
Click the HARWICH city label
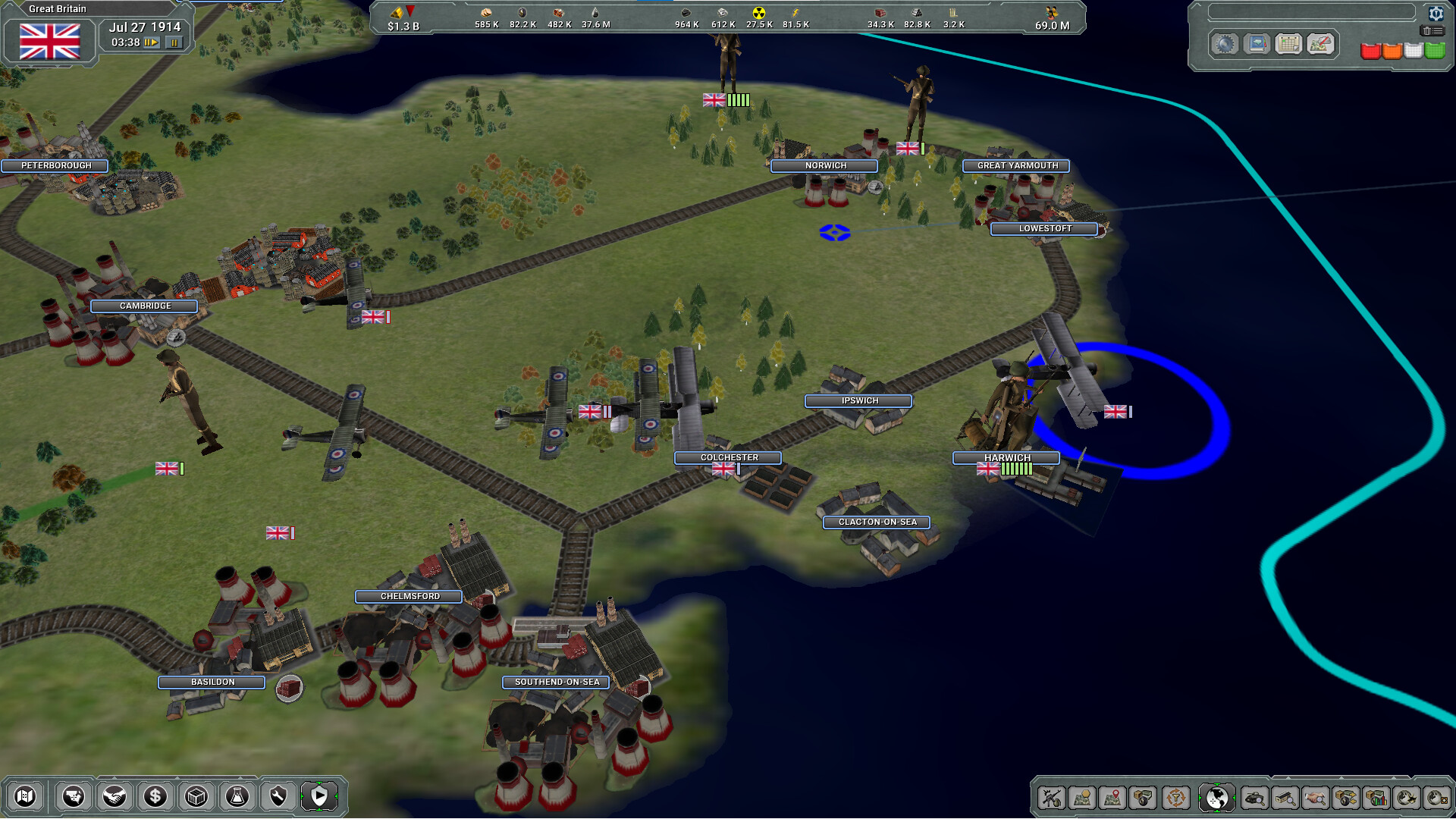point(1006,457)
